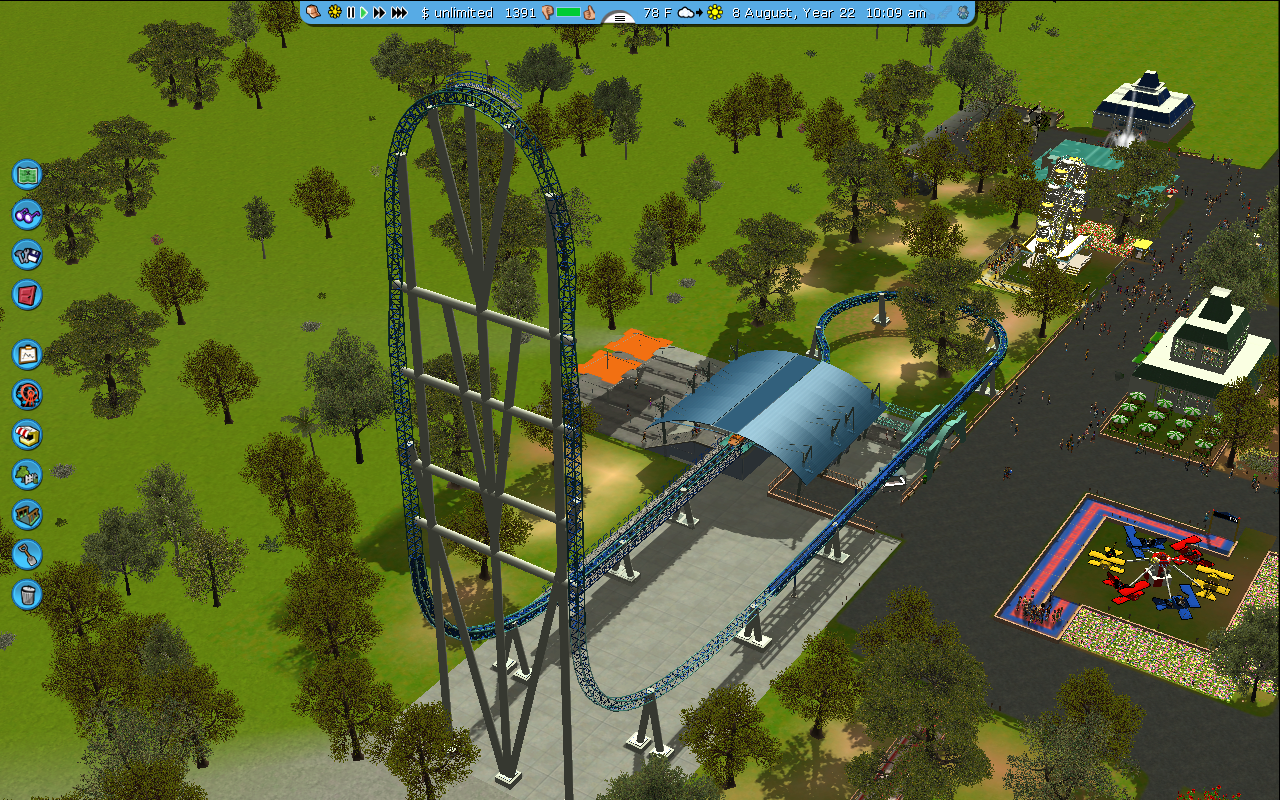Set game to normal play speed
Screen dimensions: 1280x800
(364, 13)
